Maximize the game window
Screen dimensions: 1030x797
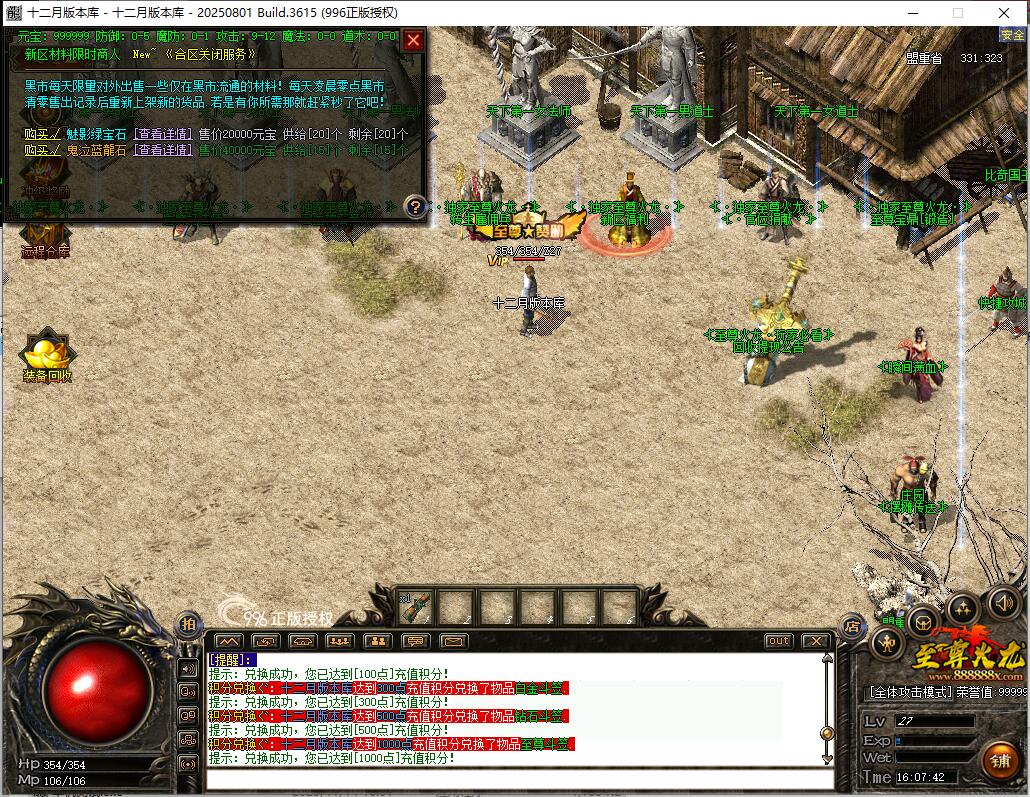[x=957, y=13]
